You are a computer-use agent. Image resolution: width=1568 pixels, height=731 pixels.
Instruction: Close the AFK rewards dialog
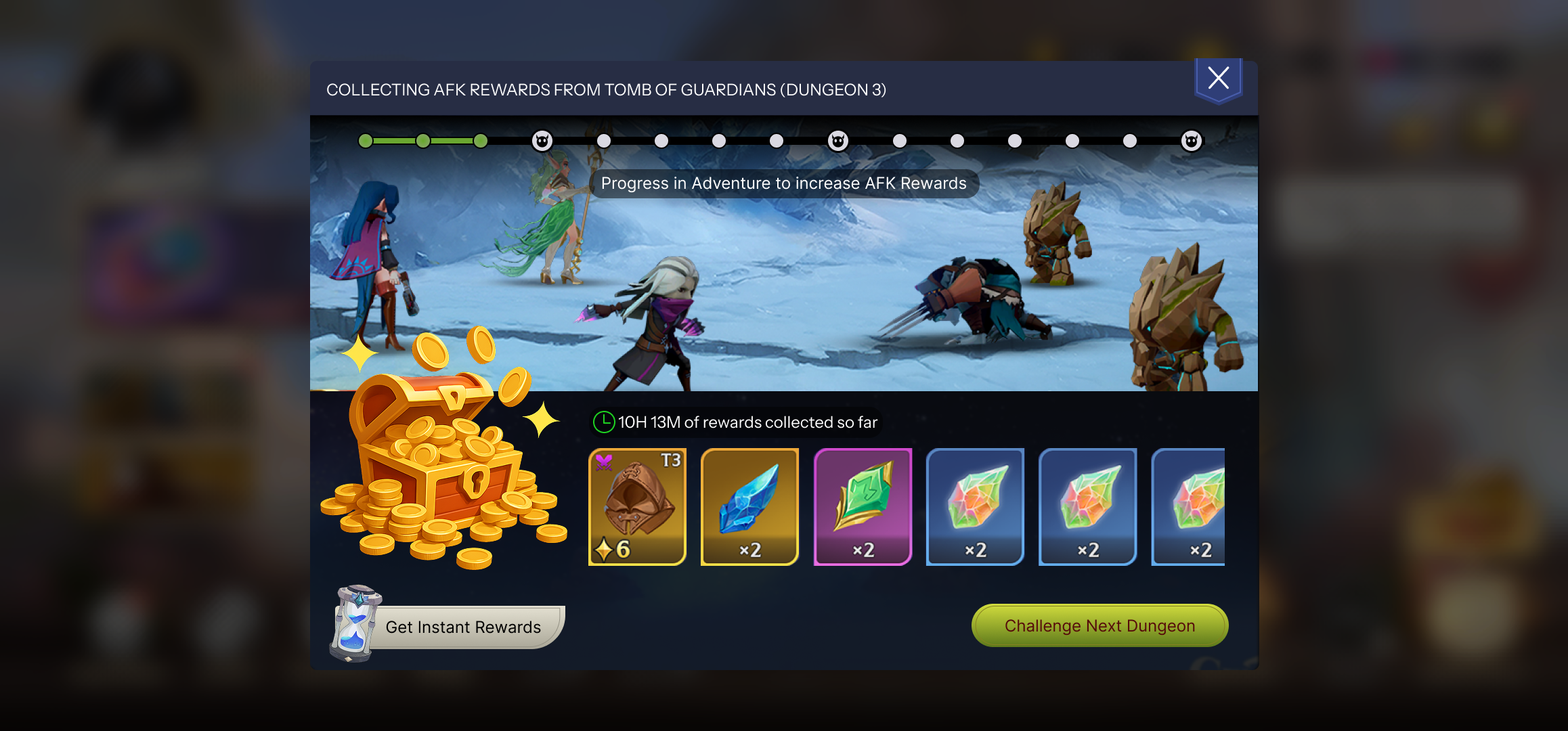coord(1218,79)
